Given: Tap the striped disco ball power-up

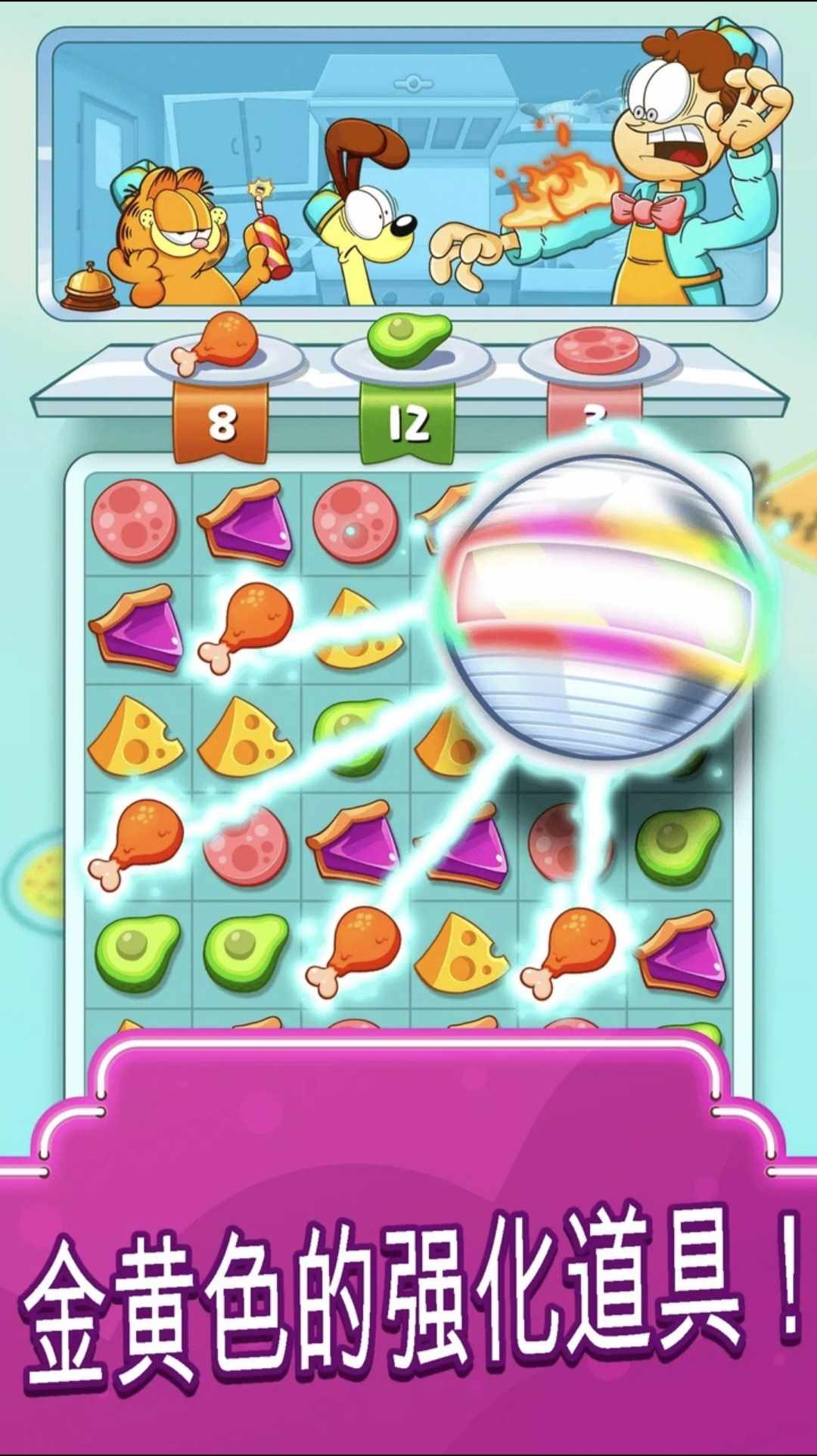Looking at the screenshot, I should coord(598,605).
